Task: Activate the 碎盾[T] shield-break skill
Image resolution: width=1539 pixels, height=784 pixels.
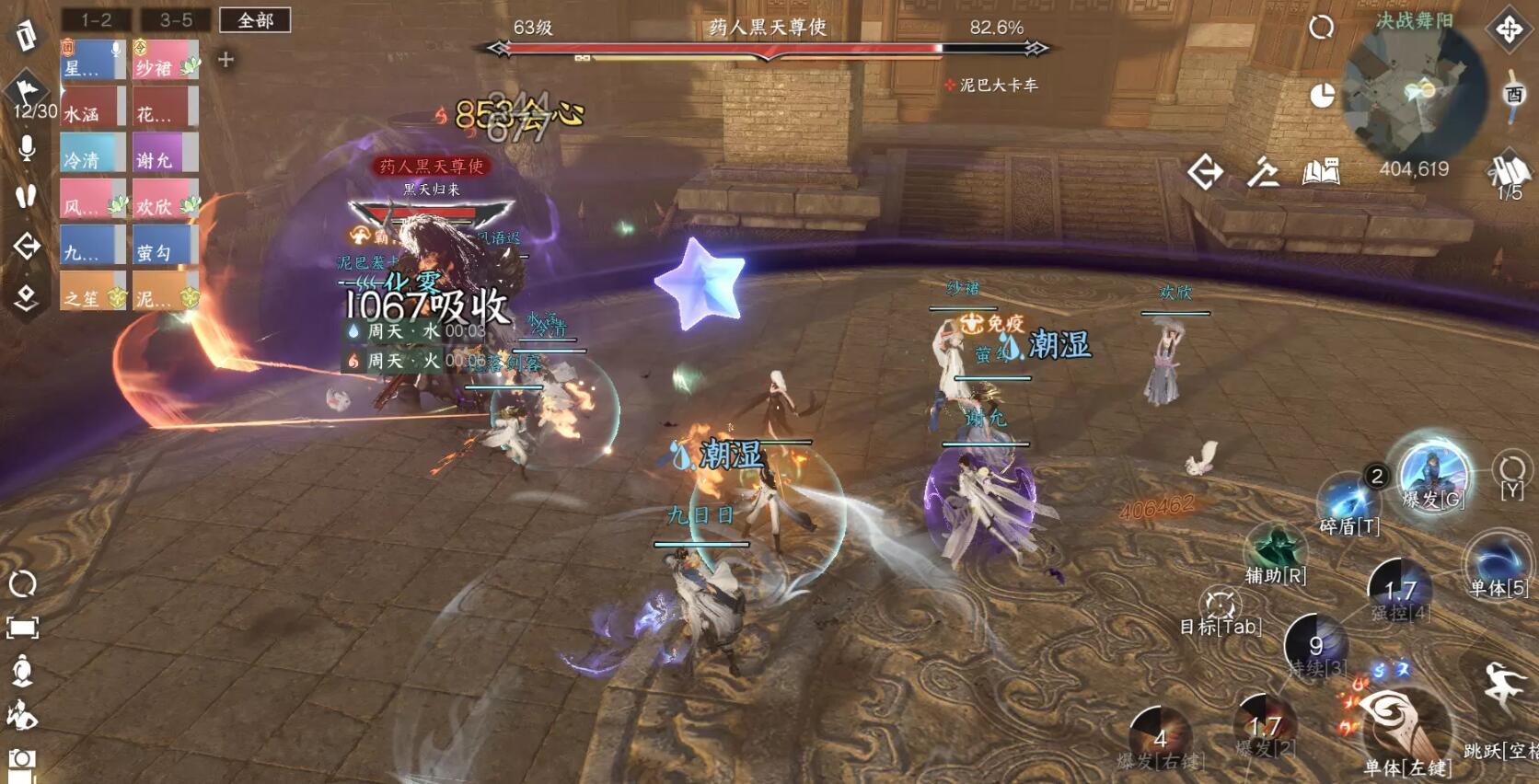Action: pos(1348,502)
